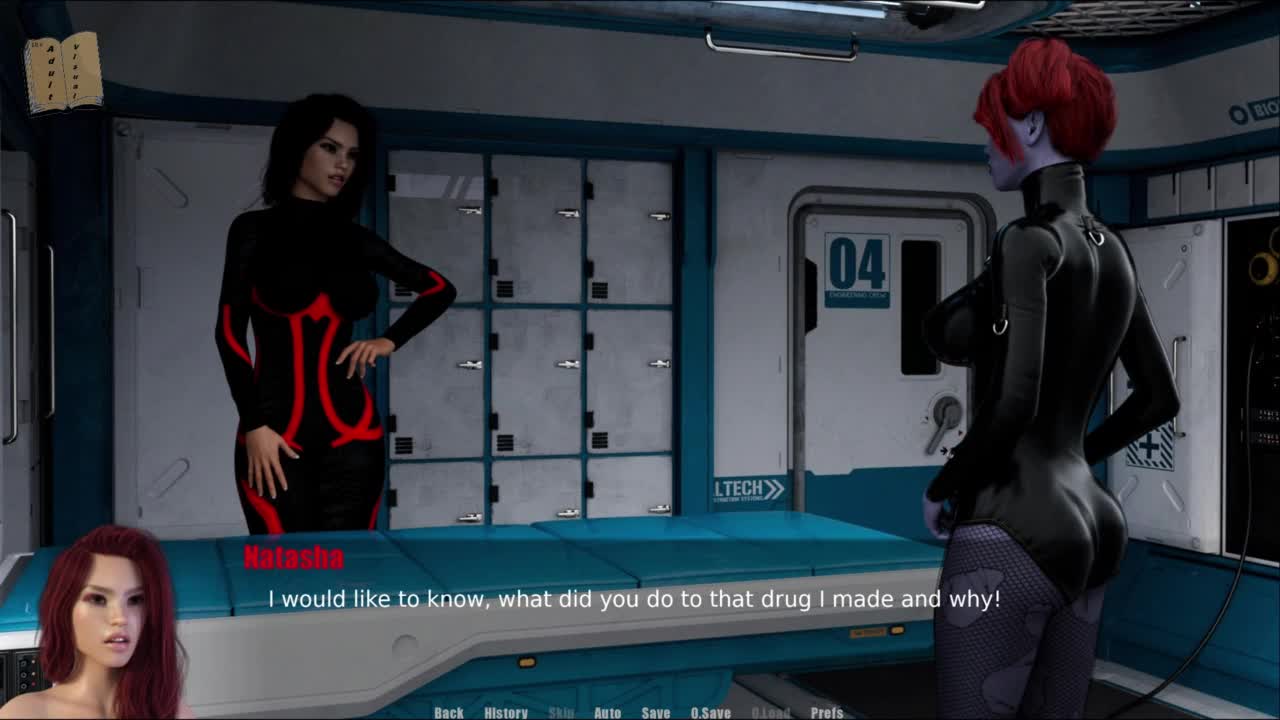Image resolution: width=1280 pixels, height=720 pixels.
Task: Toggle Skip mode in the quick menu
Action: 561,712
